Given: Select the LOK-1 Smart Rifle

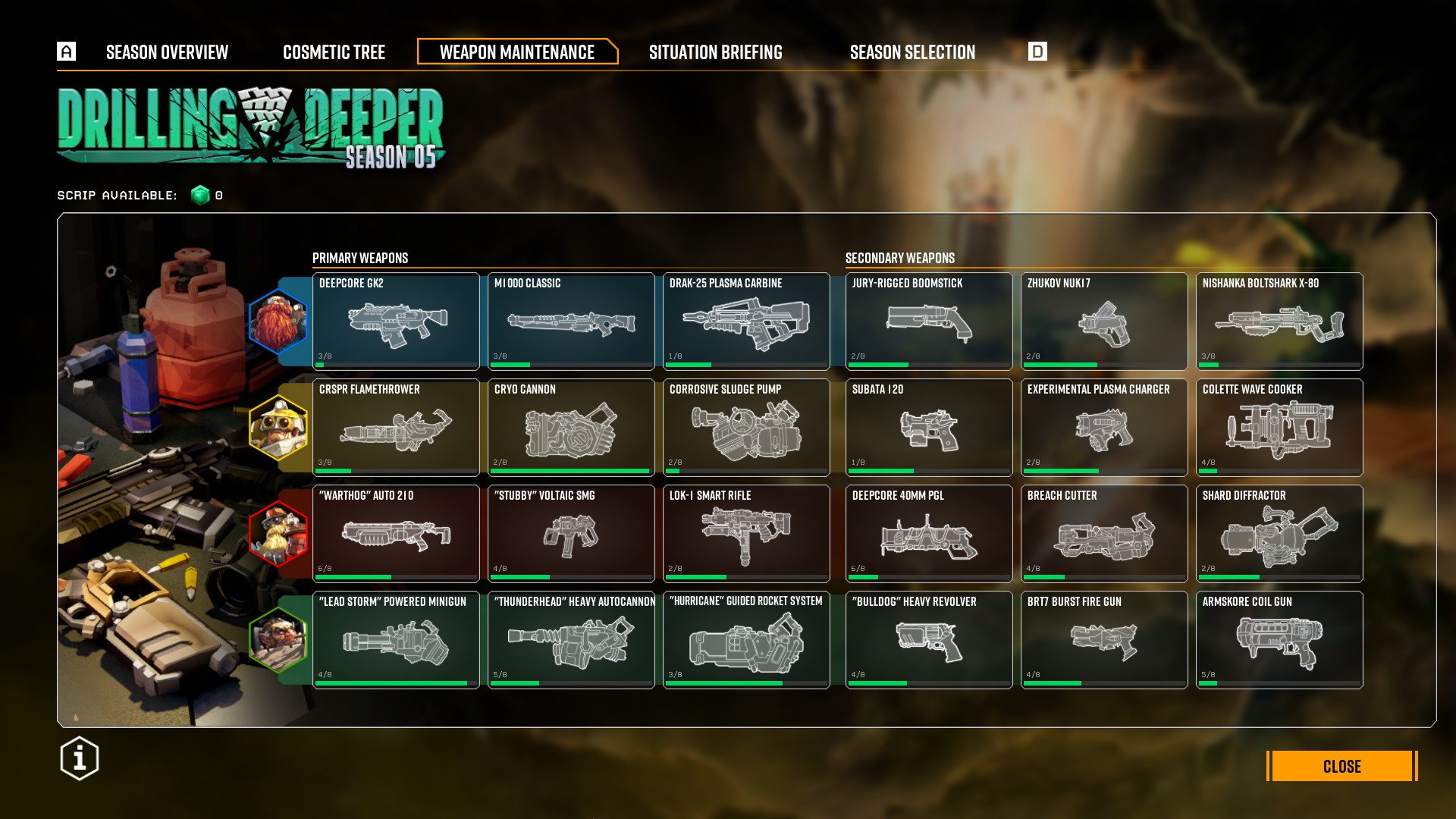Looking at the screenshot, I should 746,534.
